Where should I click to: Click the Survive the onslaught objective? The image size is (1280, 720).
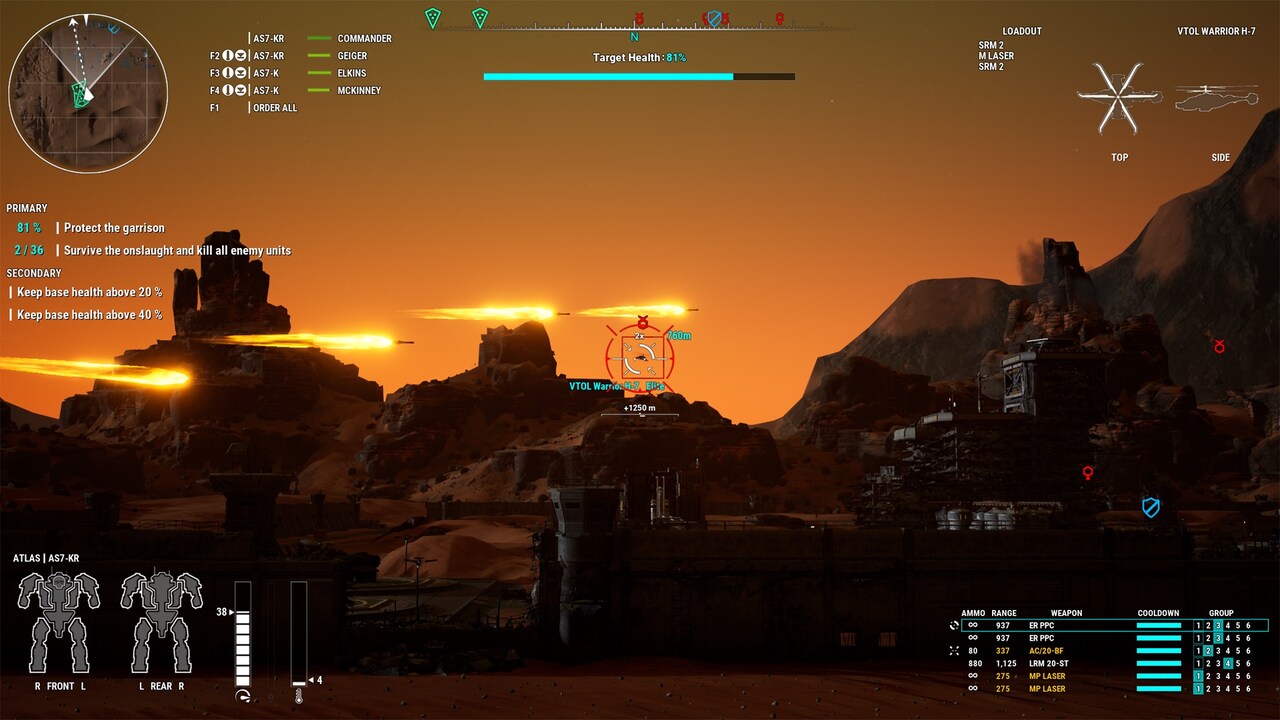coord(177,250)
